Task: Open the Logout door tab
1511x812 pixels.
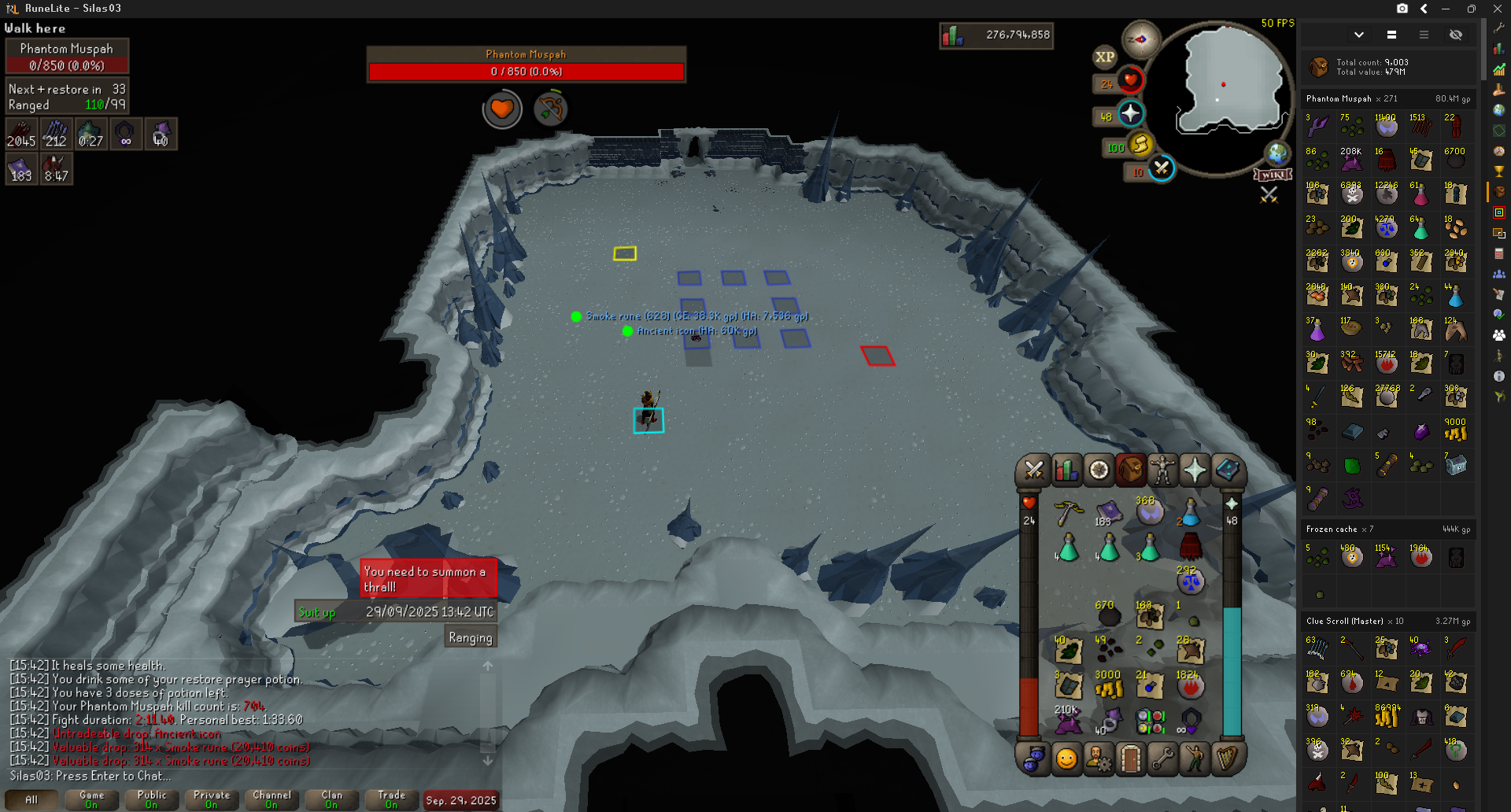Action: click(1131, 758)
